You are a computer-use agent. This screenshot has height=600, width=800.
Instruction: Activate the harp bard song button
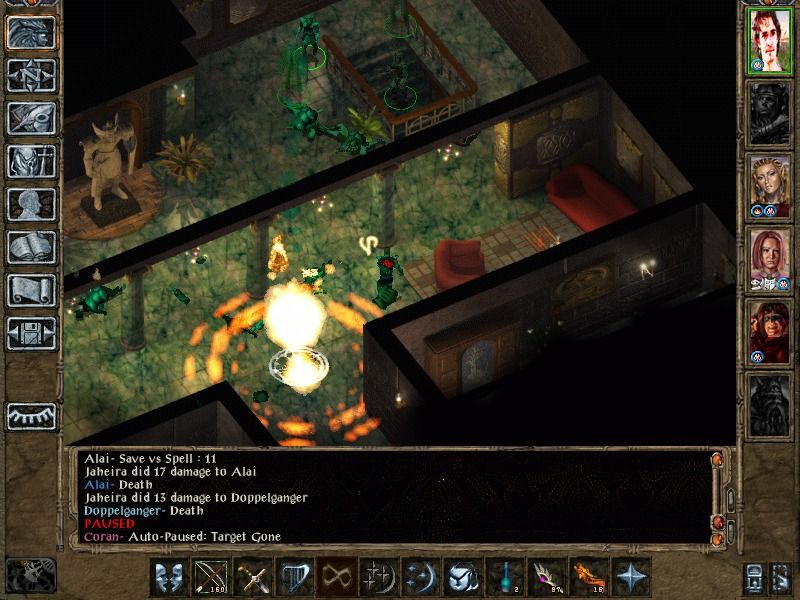295,578
